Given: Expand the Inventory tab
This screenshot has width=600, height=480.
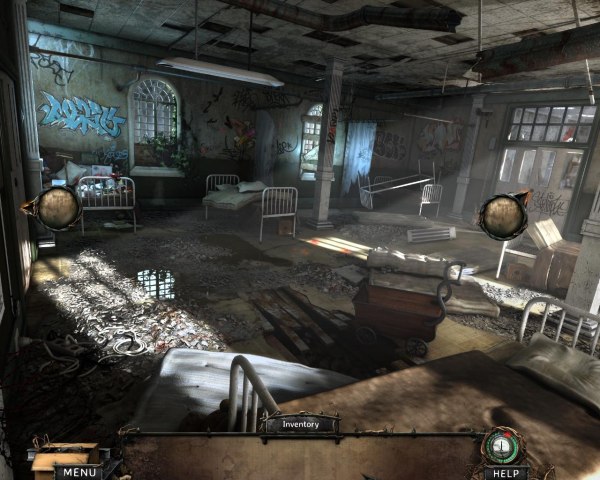Looking at the screenshot, I should (x=299, y=424).
